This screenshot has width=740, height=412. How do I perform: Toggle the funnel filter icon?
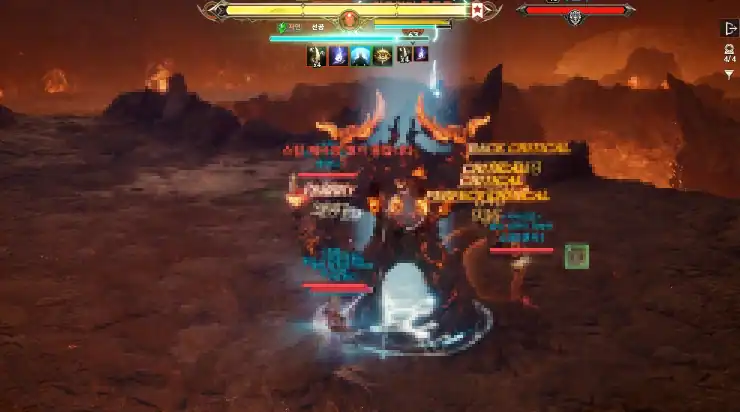coord(729,74)
